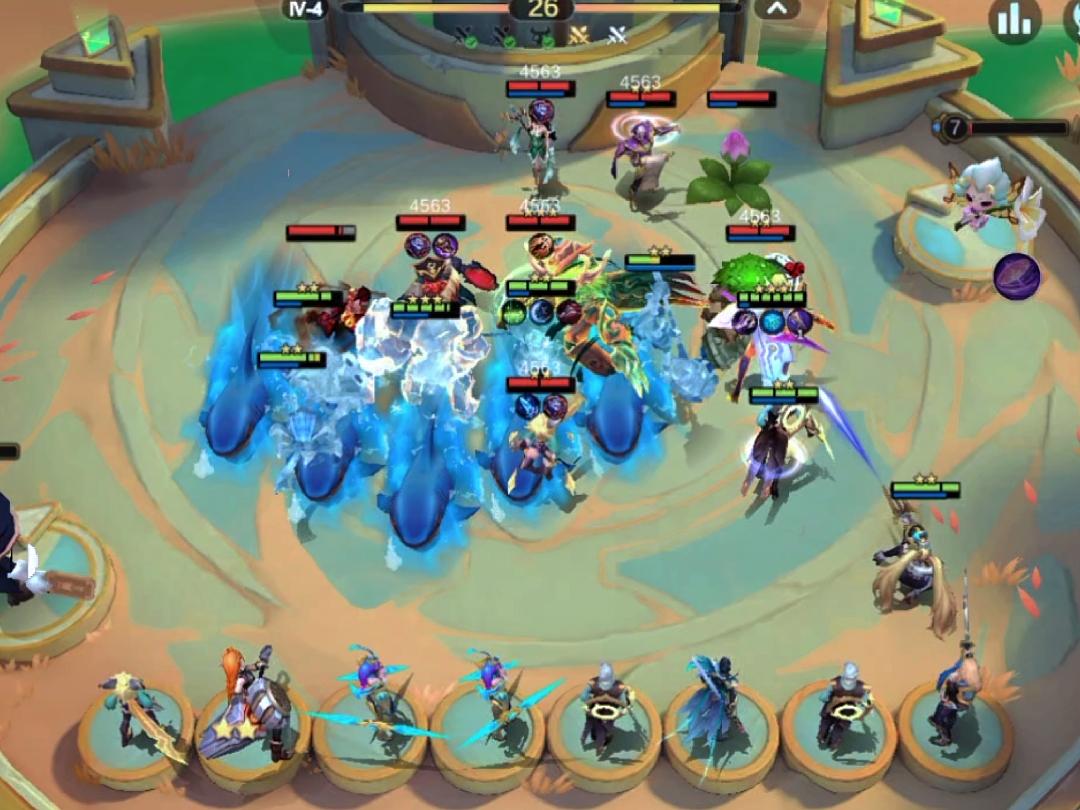Open the battle statistics bar chart
Viewport: 1080px width, 810px height.
pyautogui.click(x=1014, y=20)
